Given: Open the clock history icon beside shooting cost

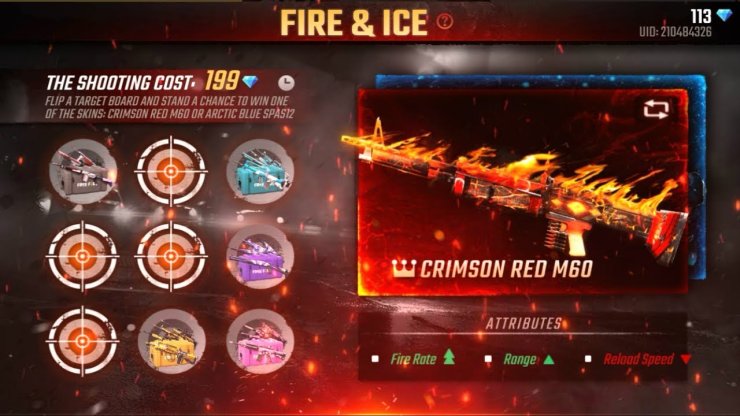Looking at the screenshot, I should pos(287,83).
